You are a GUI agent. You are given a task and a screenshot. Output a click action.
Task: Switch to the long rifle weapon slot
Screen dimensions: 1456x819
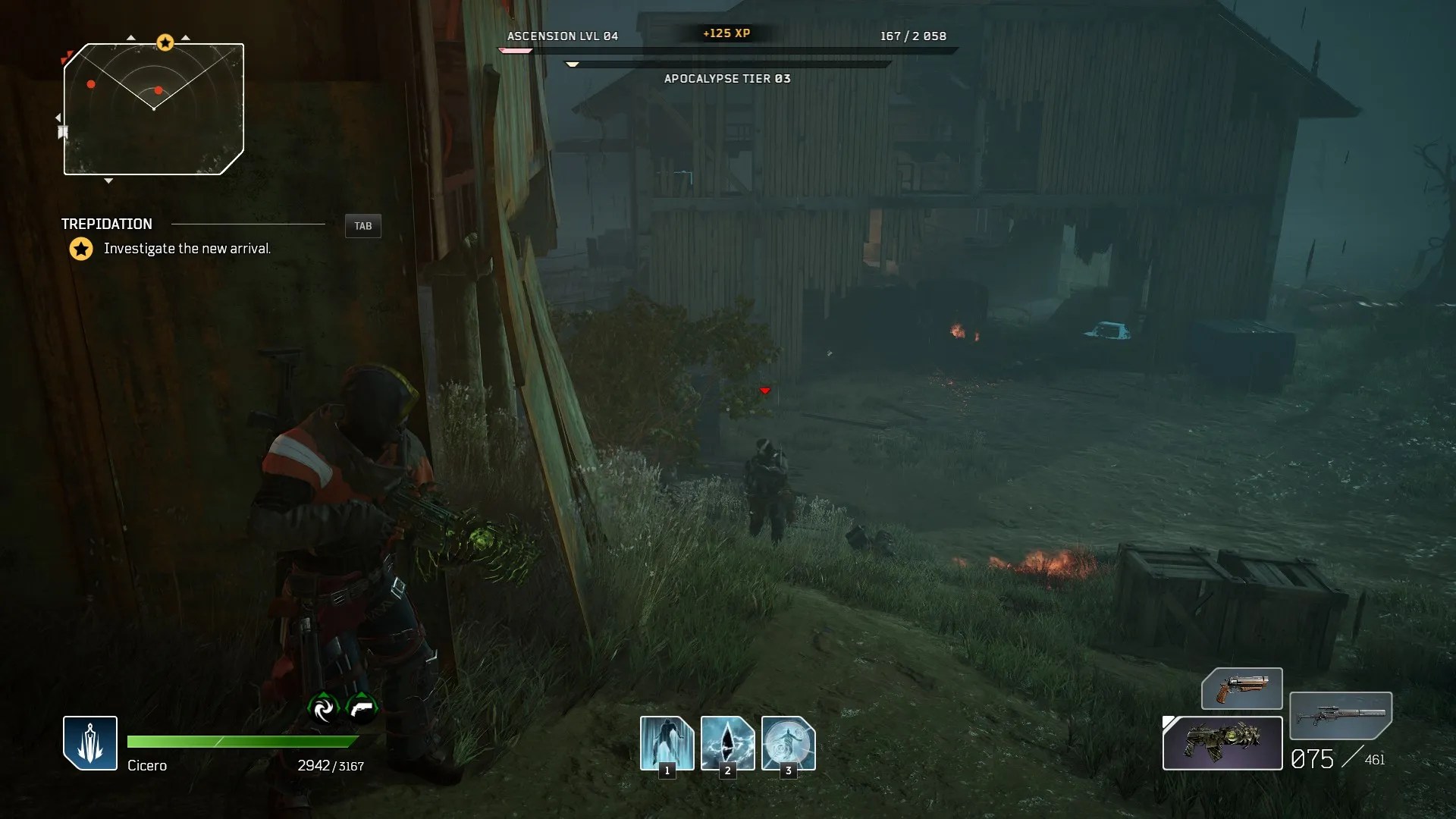coord(1340,715)
